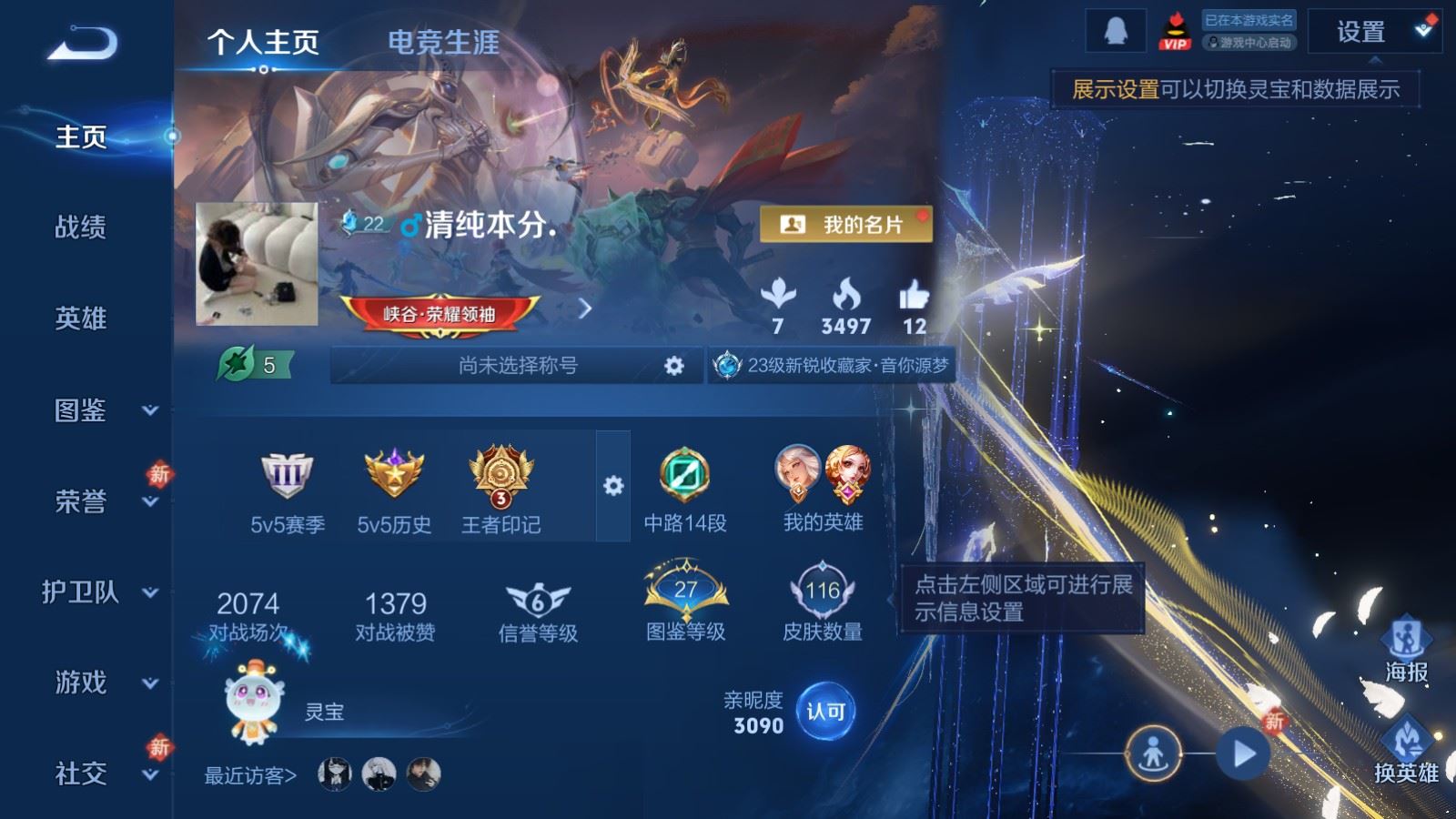Click the gear next to 尚未选择称号
Image resolution: width=1456 pixels, height=819 pixels.
pyautogui.click(x=673, y=366)
